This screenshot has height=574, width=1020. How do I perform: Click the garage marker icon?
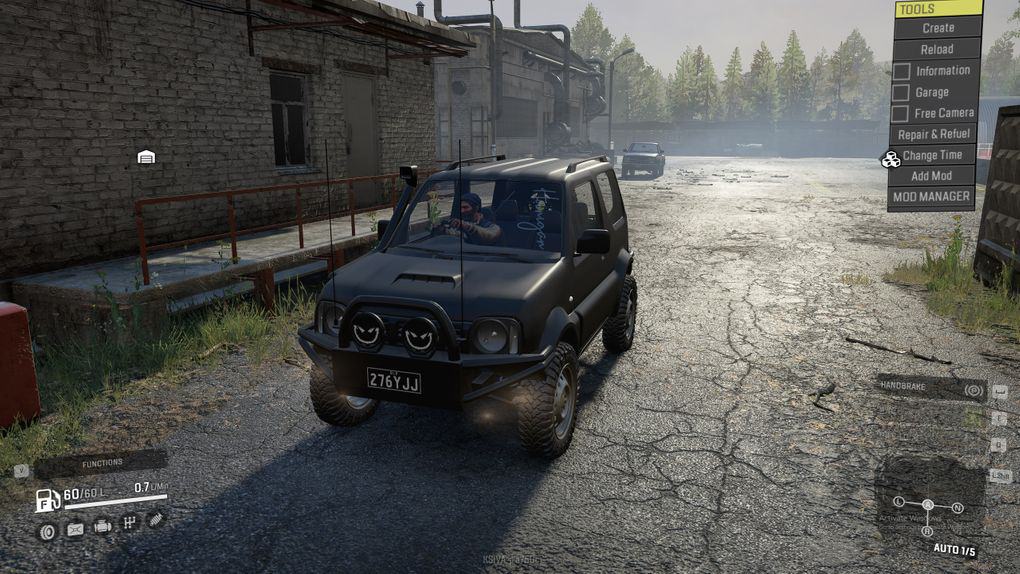(146, 157)
